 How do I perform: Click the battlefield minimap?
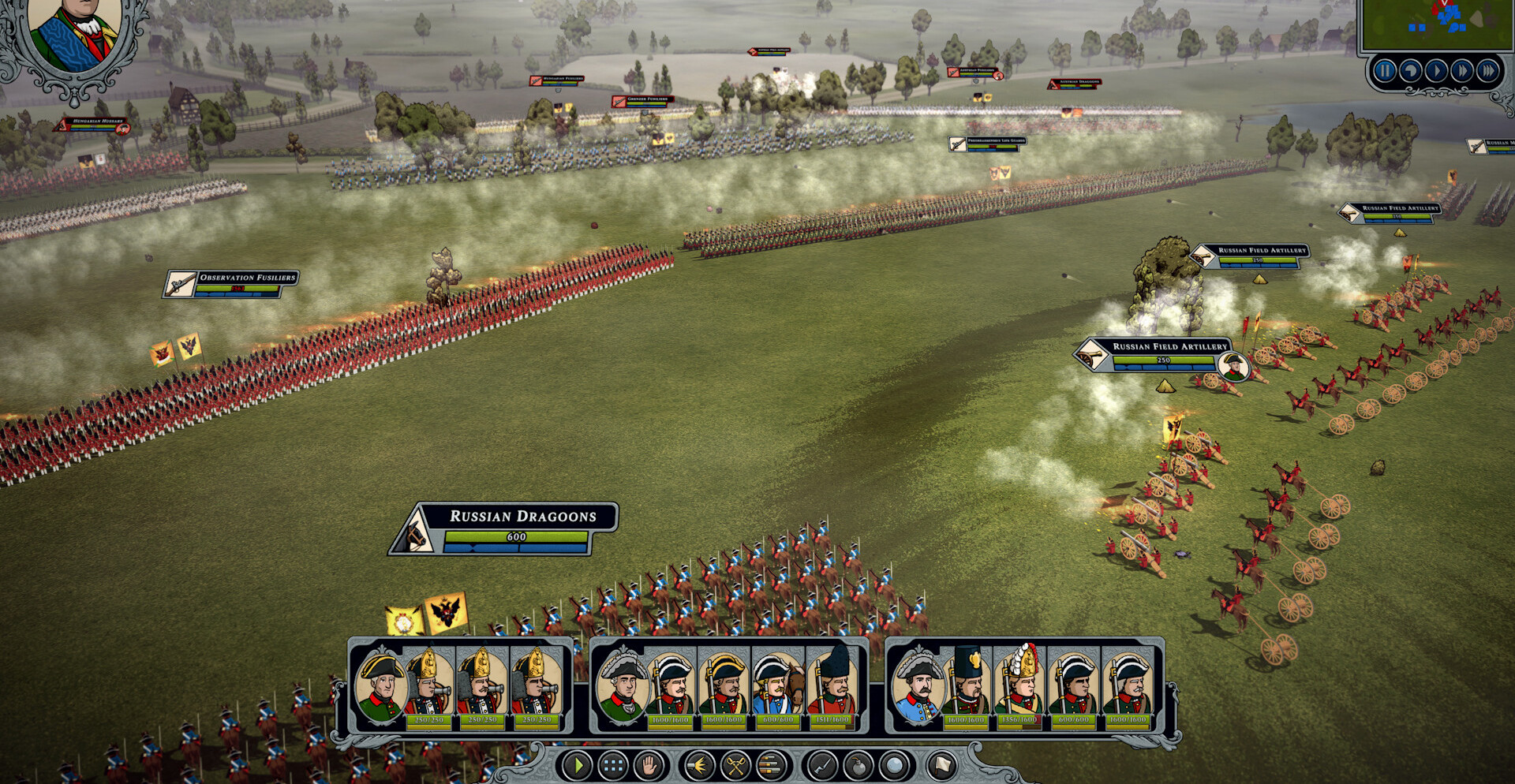(1436, 25)
